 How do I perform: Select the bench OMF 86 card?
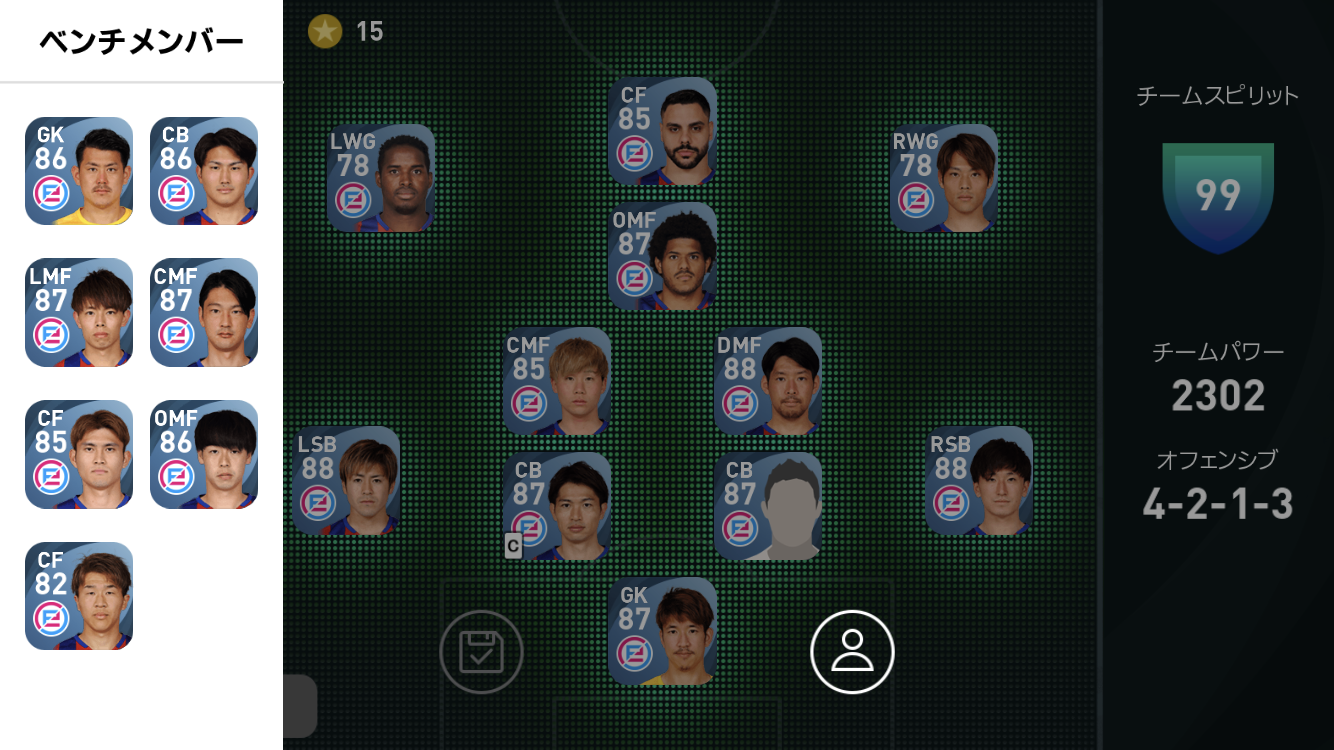point(204,454)
